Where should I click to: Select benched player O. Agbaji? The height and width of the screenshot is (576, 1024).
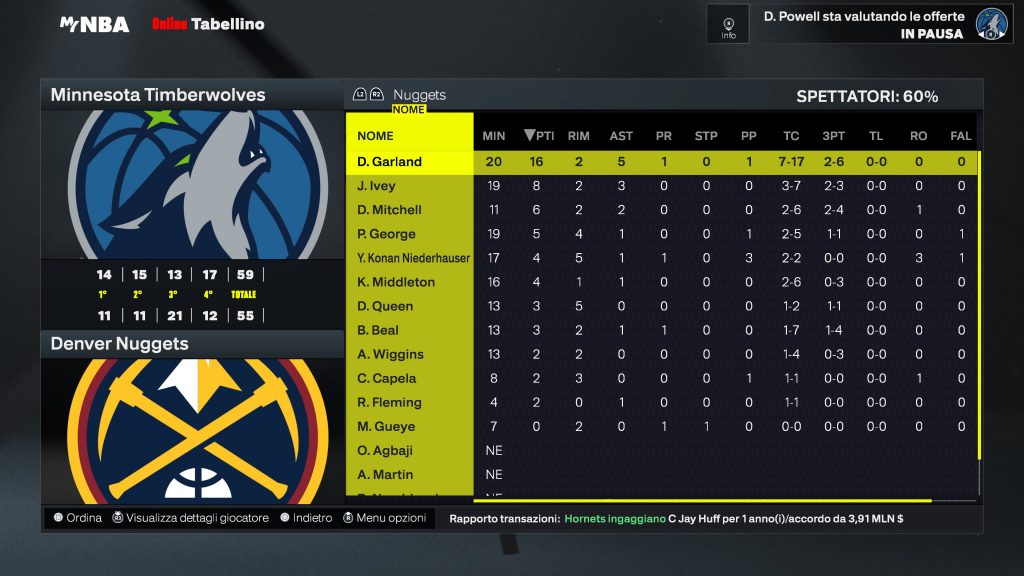coord(385,450)
